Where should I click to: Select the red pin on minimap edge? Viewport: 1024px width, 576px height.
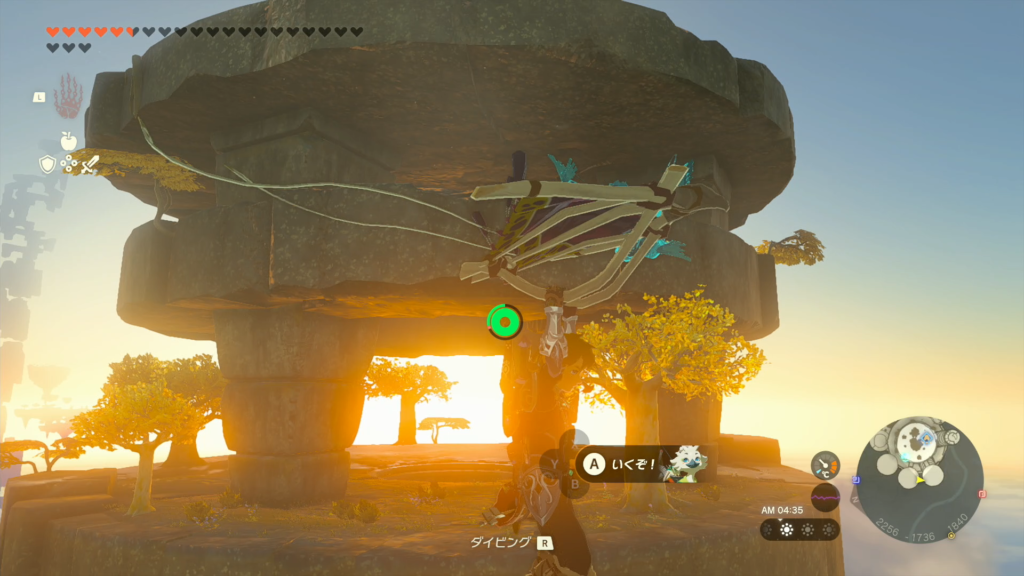coord(982,493)
